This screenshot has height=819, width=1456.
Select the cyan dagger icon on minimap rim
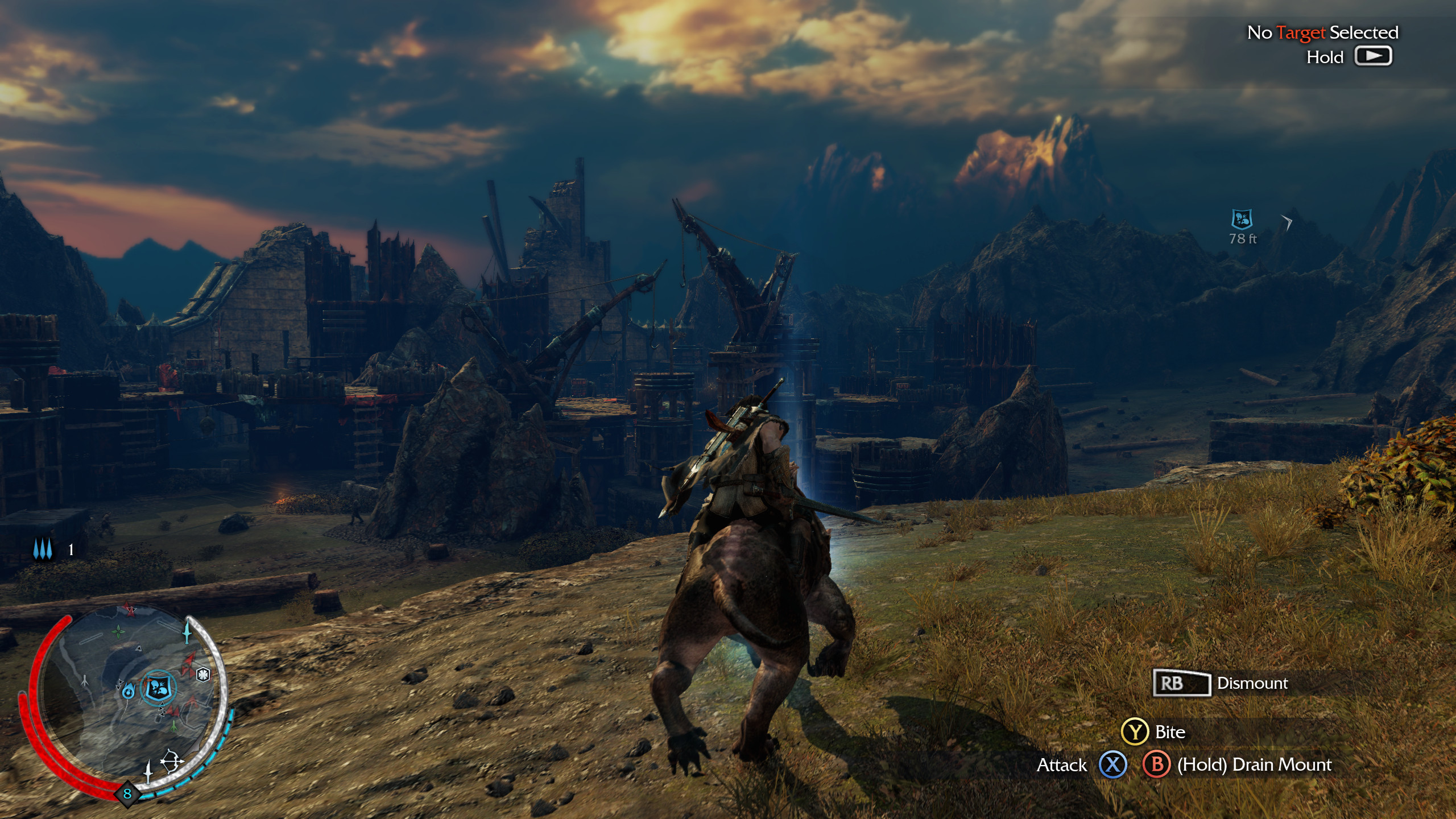[x=187, y=632]
